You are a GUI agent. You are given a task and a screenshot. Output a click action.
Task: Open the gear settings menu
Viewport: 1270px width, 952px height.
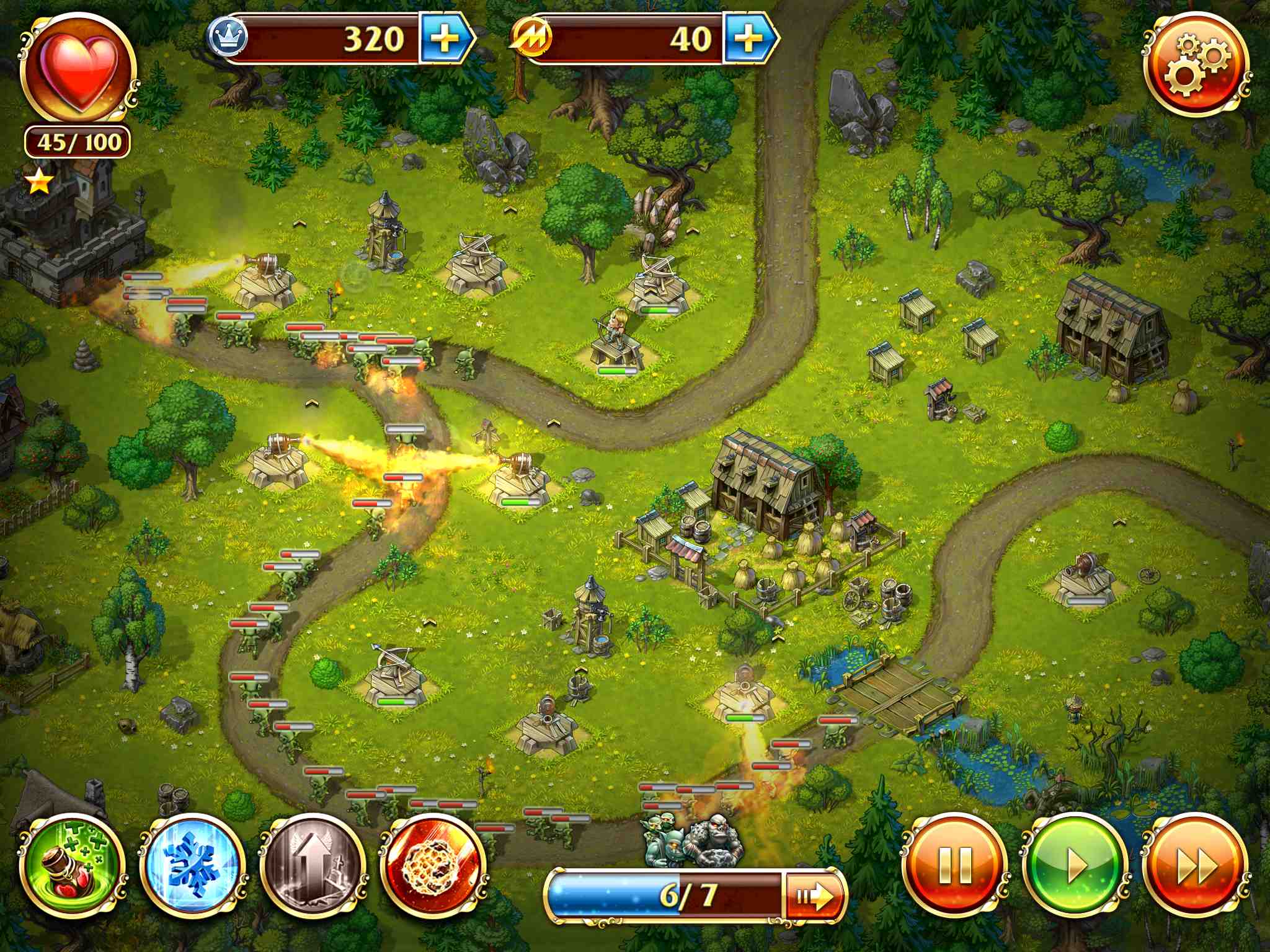pos(1196,65)
